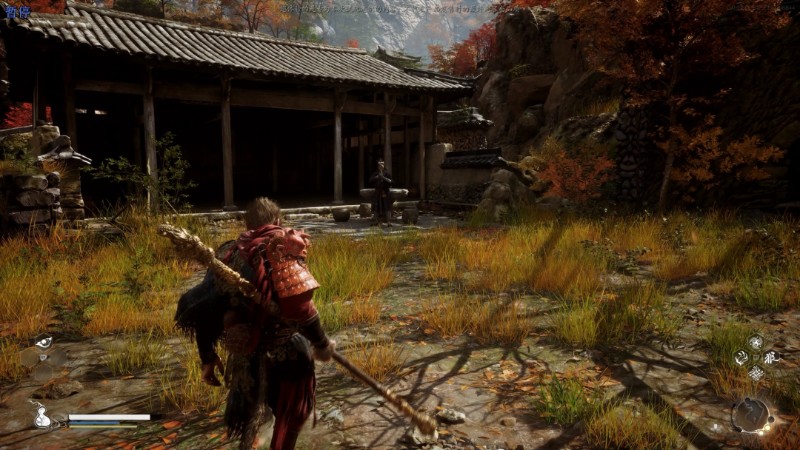Activate the diamond knot spell icon
The height and width of the screenshot is (450, 800).
tap(755, 372)
